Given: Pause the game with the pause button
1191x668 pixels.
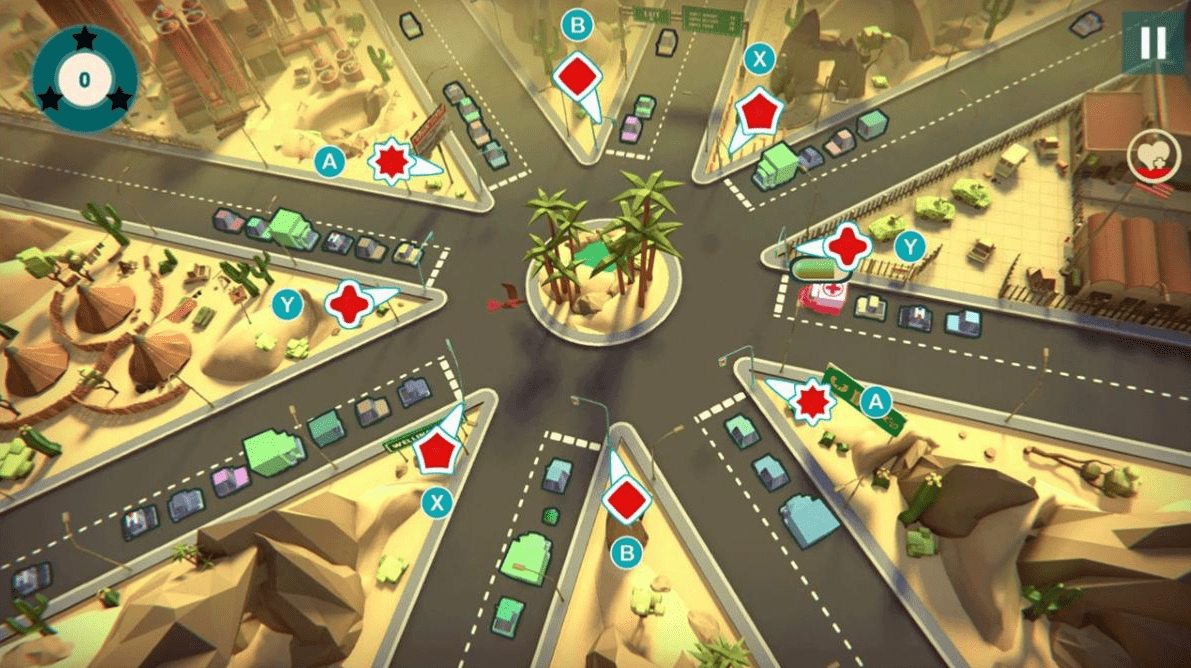Looking at the screenshot, I should click(x=1152, y=43).
